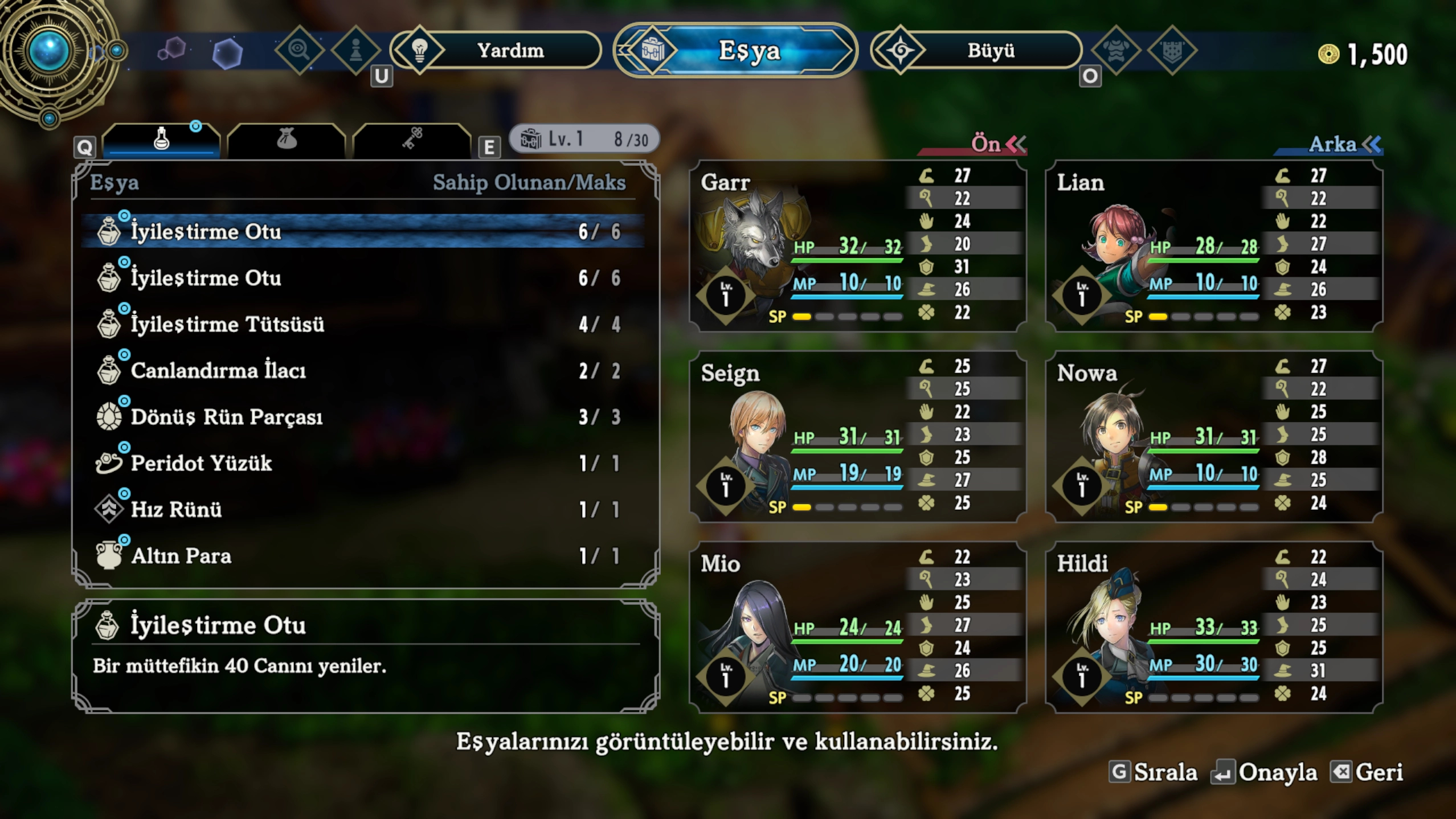Select Lian's character panel
The image size is (1456, 819).
click(1214, 246)
